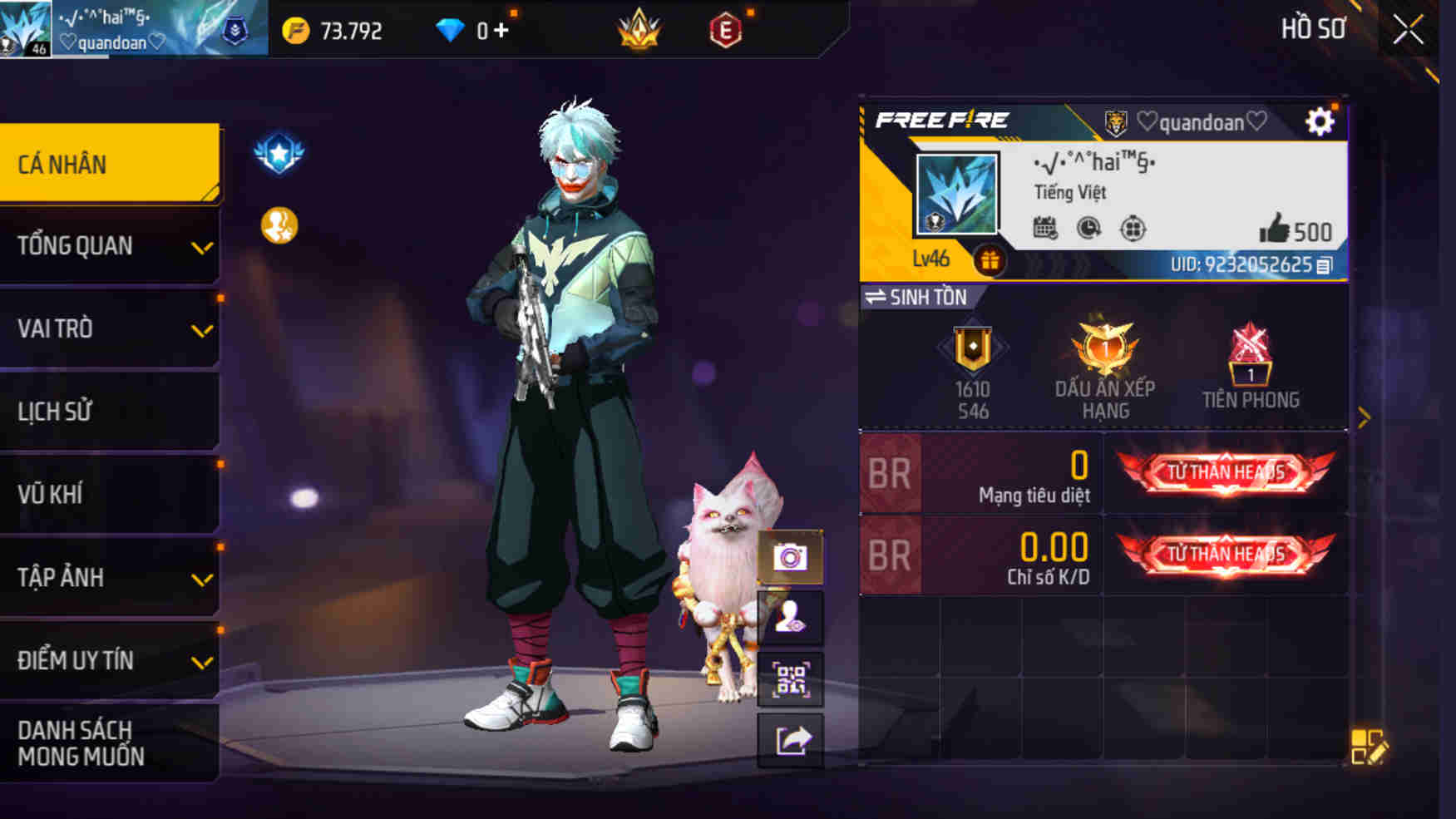Image resolution: width=1456 pixels, height=819 pixels.
Task: Open the VŨ KHÍ tab
Action: point(109,494)
